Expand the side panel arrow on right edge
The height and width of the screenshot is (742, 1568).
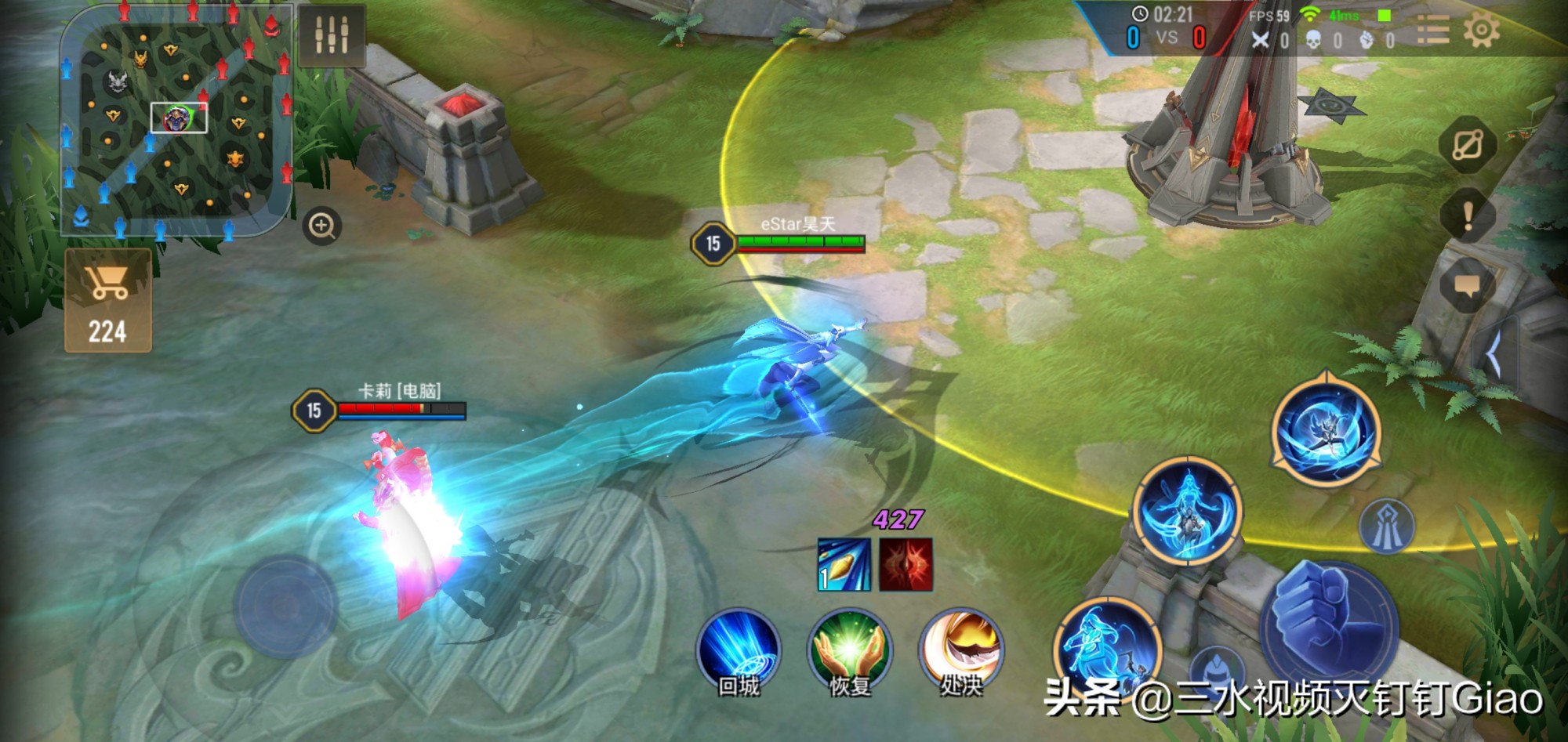(1494, 355)
